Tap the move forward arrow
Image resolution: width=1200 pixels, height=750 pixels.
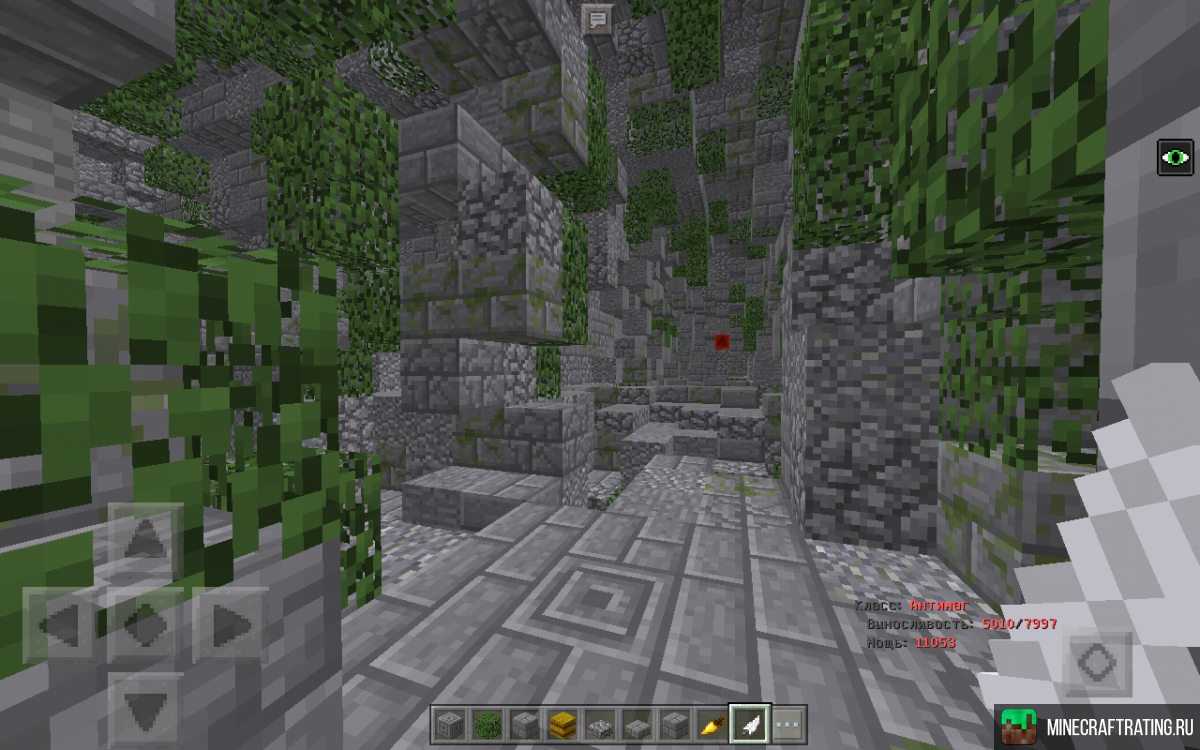[x=144, y=539]
